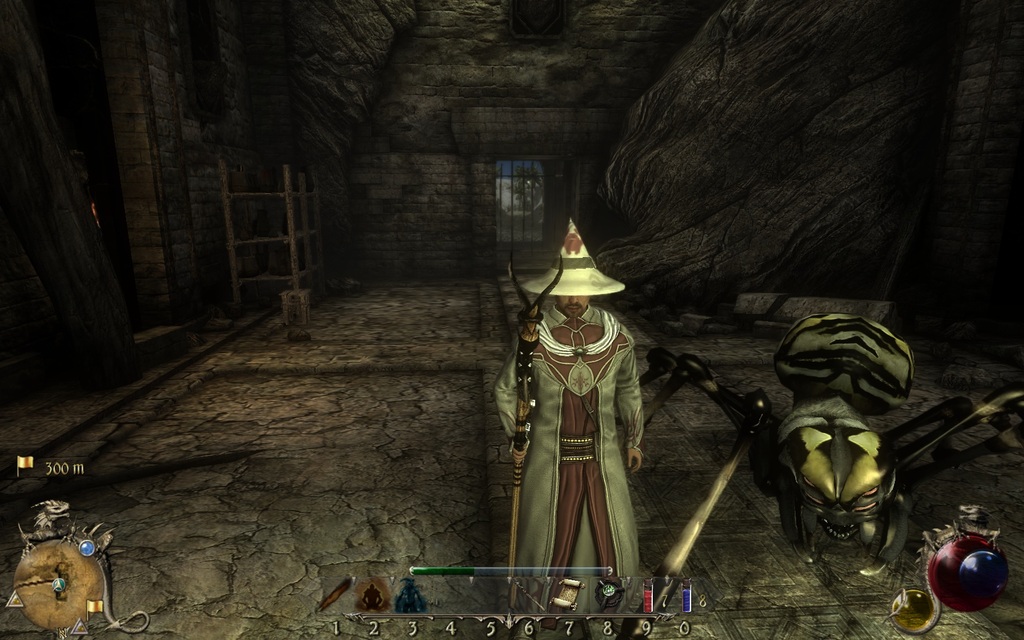Activate the blue horned demon summon skill
The height and width of the screenshot is (640, 1024).
[x=410, y=596]
